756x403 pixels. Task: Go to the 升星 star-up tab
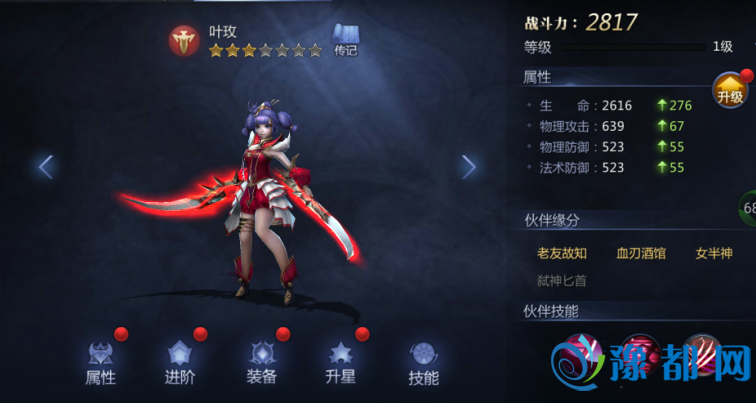click(343, 362)
